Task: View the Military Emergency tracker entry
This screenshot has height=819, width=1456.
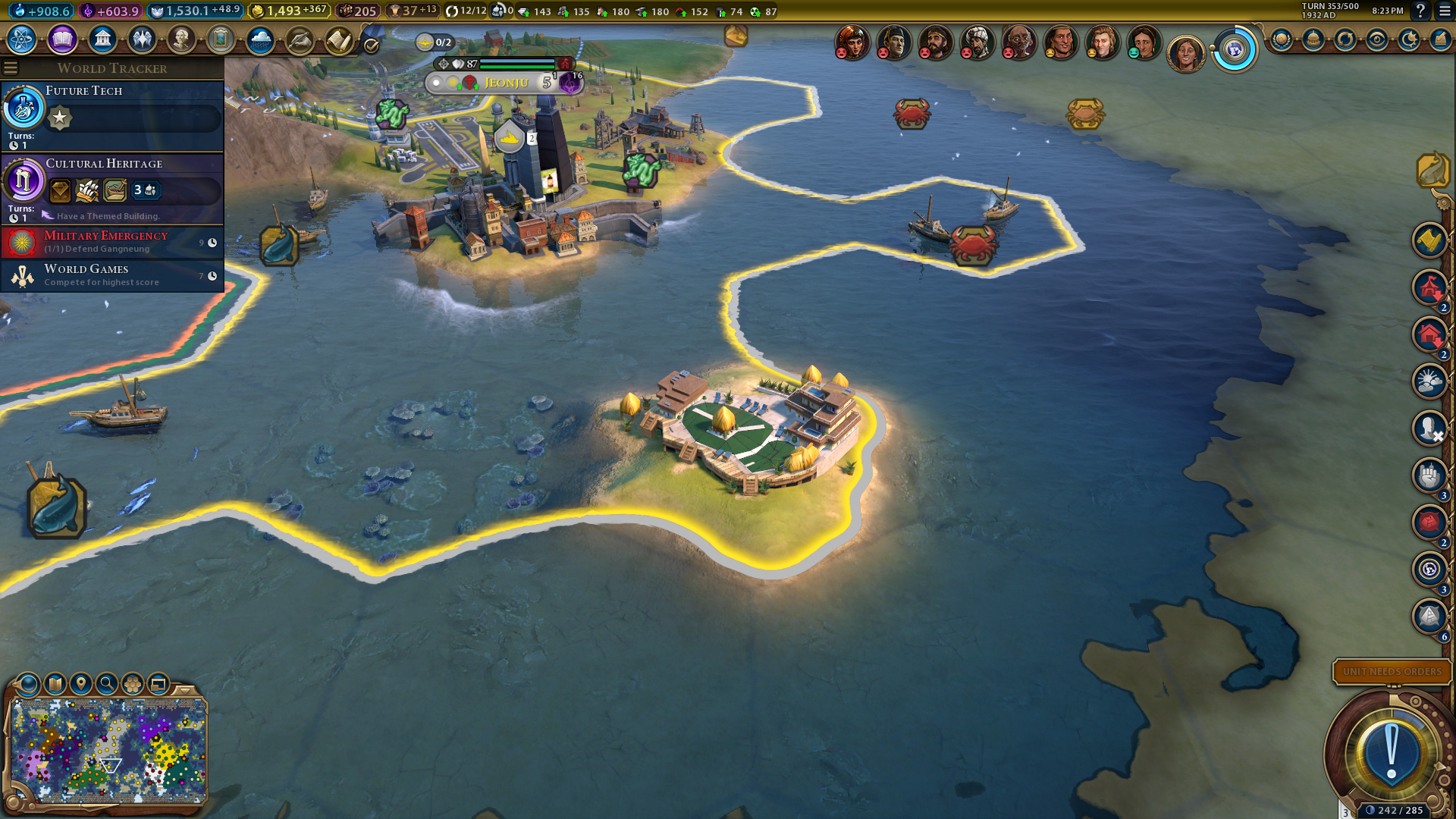Action: (112, 242)
